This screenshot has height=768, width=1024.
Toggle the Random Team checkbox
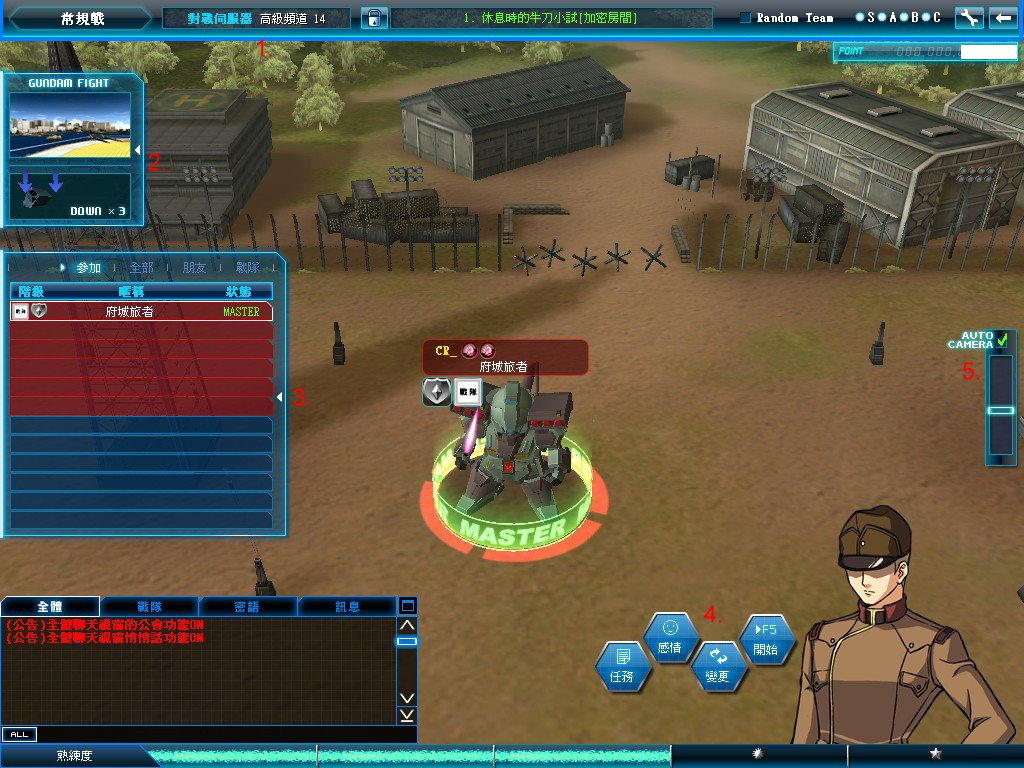745,18
